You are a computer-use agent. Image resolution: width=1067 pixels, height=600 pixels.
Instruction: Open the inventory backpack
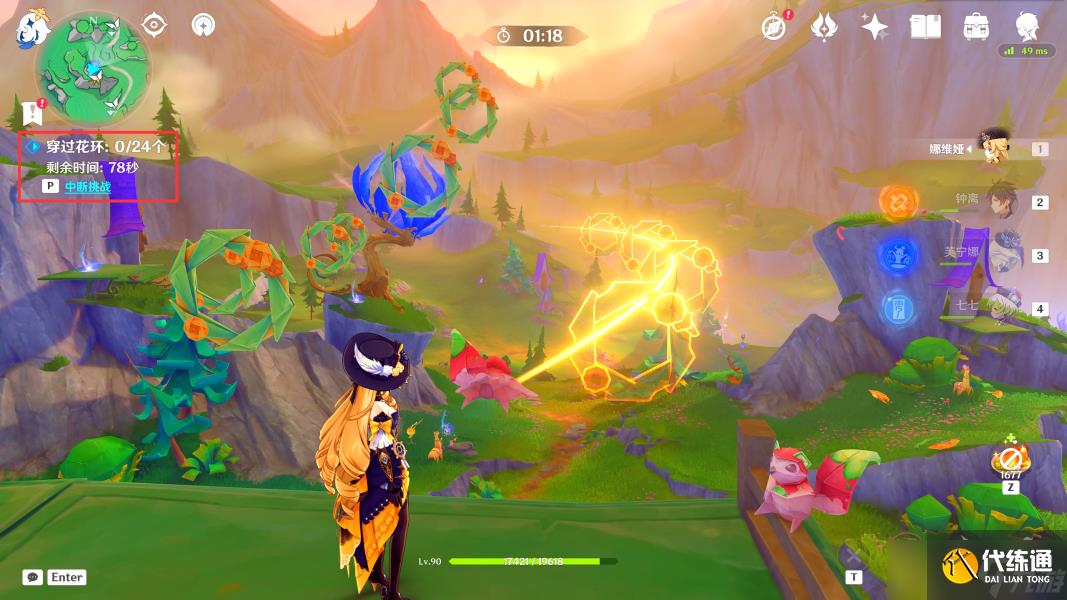[x=976, y=27]
